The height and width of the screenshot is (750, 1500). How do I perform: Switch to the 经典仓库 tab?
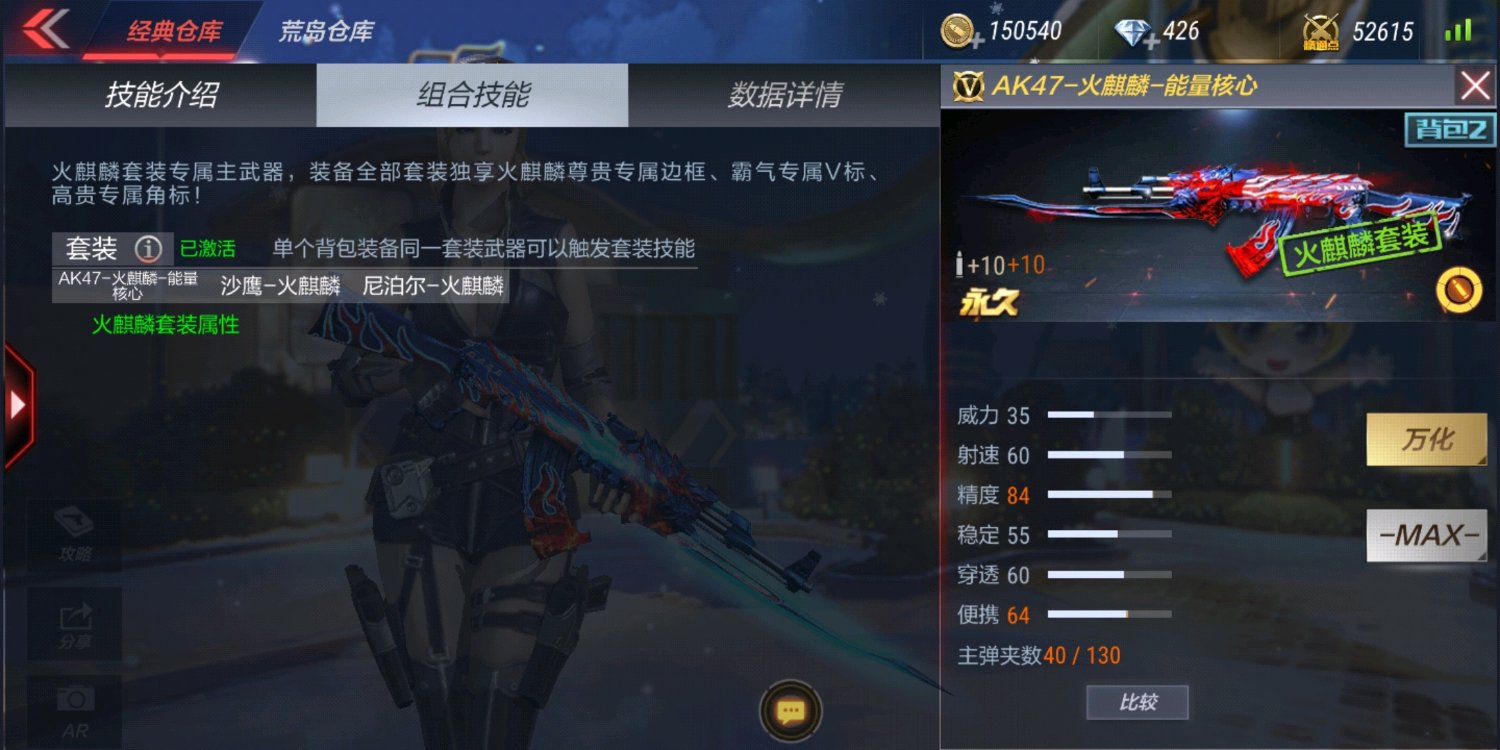tap(172, 31)
